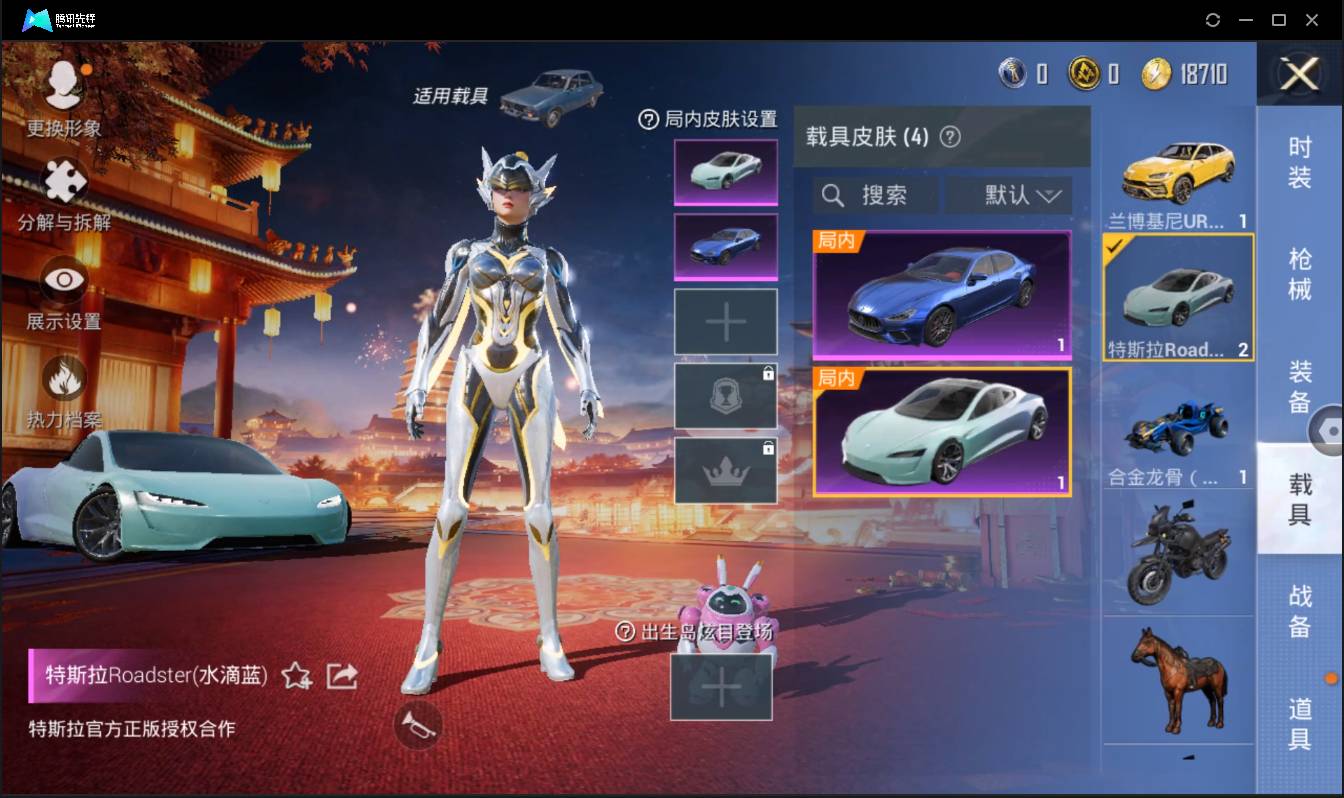Expand the empty plus skin slot

(725, 321)
